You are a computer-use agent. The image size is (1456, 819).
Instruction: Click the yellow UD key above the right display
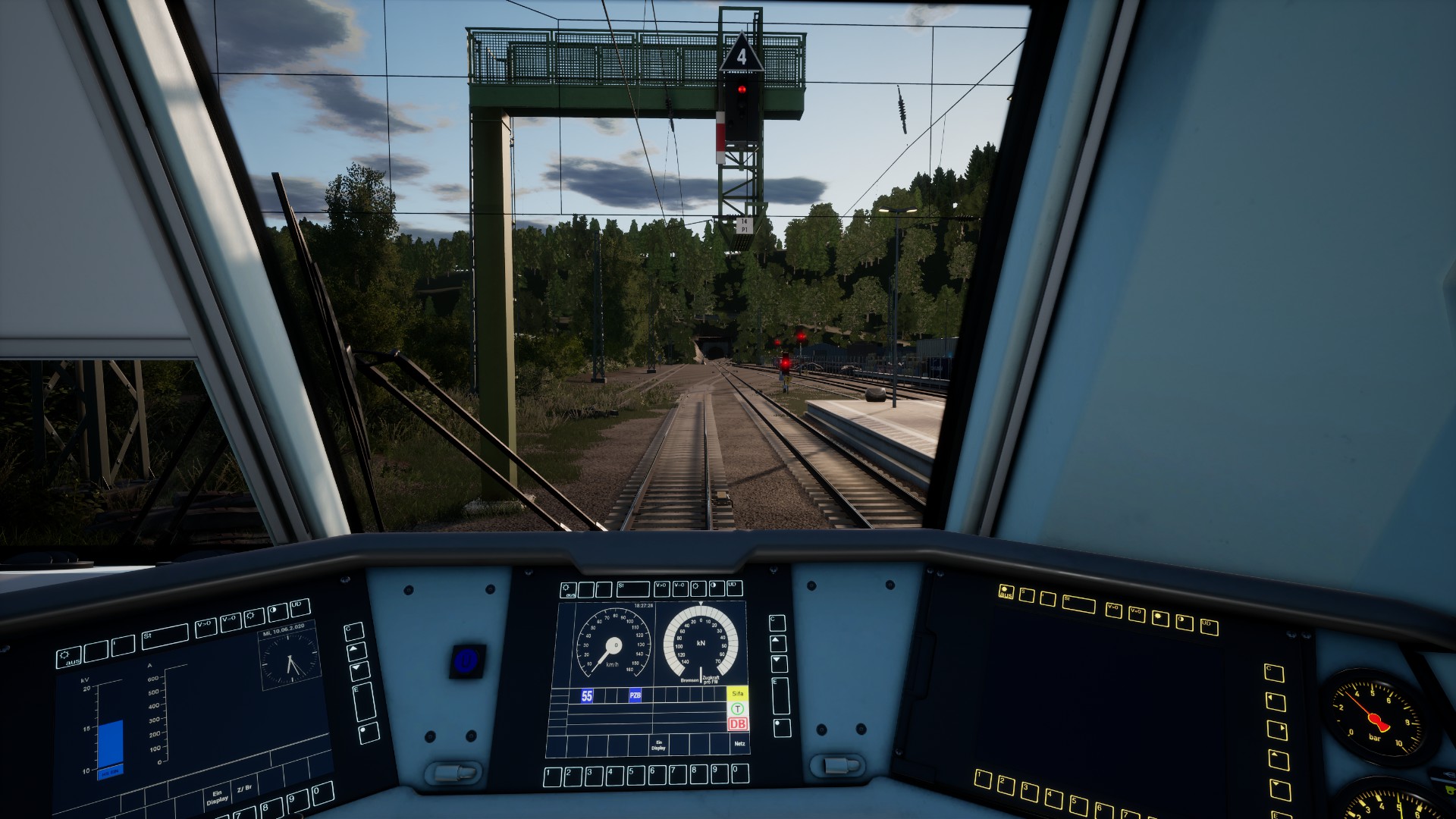pos(1210,626)
